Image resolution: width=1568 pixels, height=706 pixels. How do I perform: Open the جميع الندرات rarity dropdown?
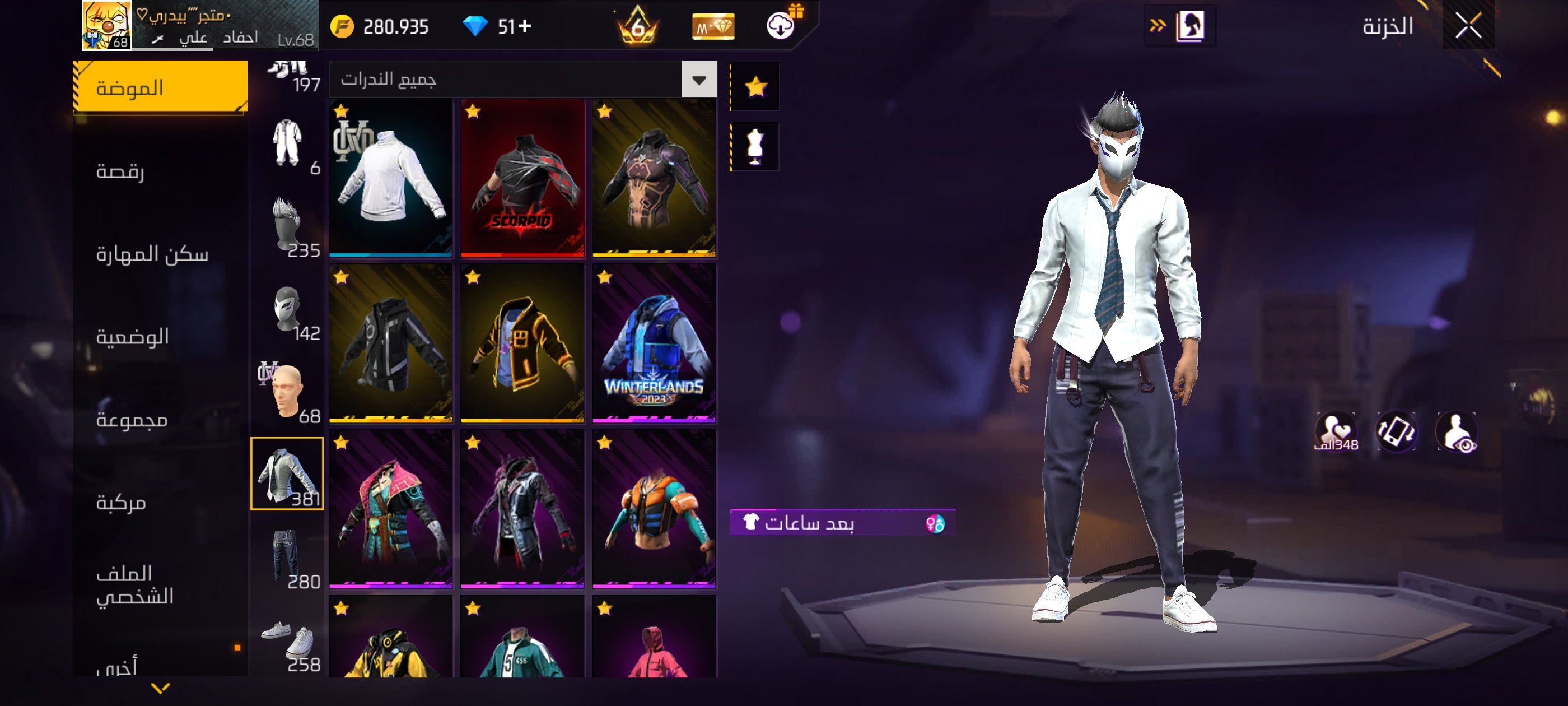pyautogui.click(x=522, y=79)
